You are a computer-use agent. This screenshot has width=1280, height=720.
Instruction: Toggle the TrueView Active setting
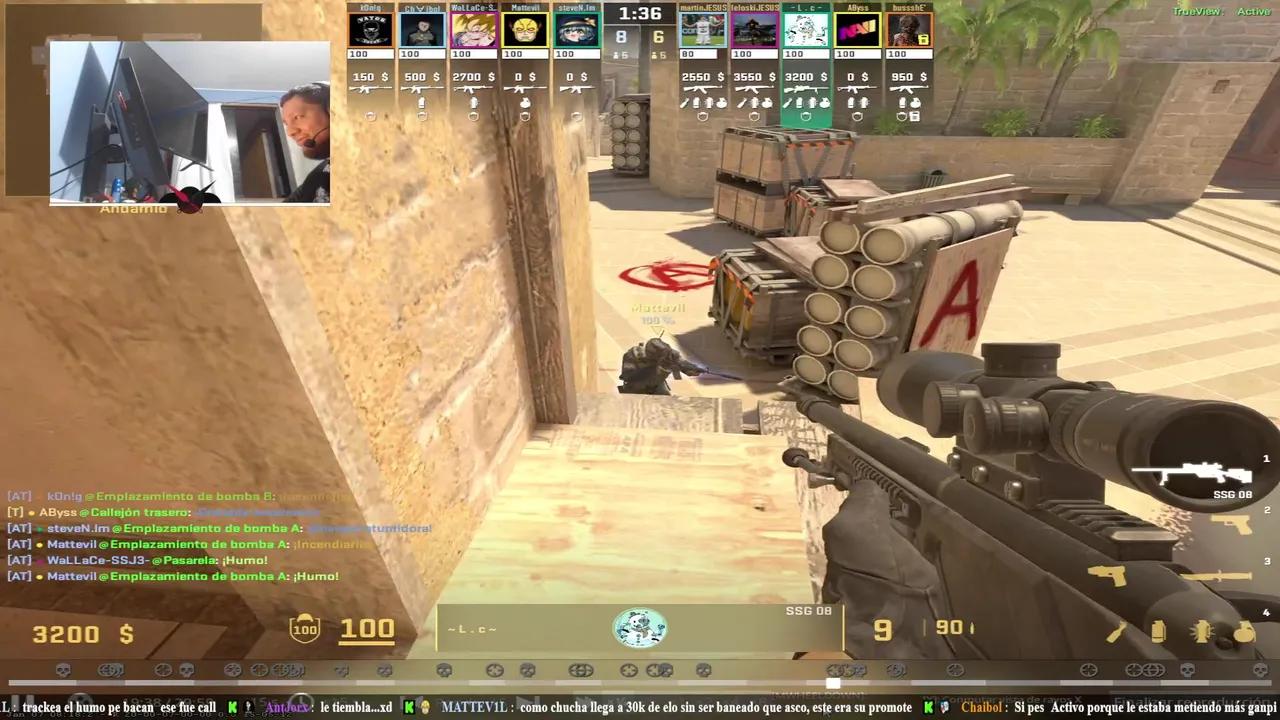coord(1230,10)
